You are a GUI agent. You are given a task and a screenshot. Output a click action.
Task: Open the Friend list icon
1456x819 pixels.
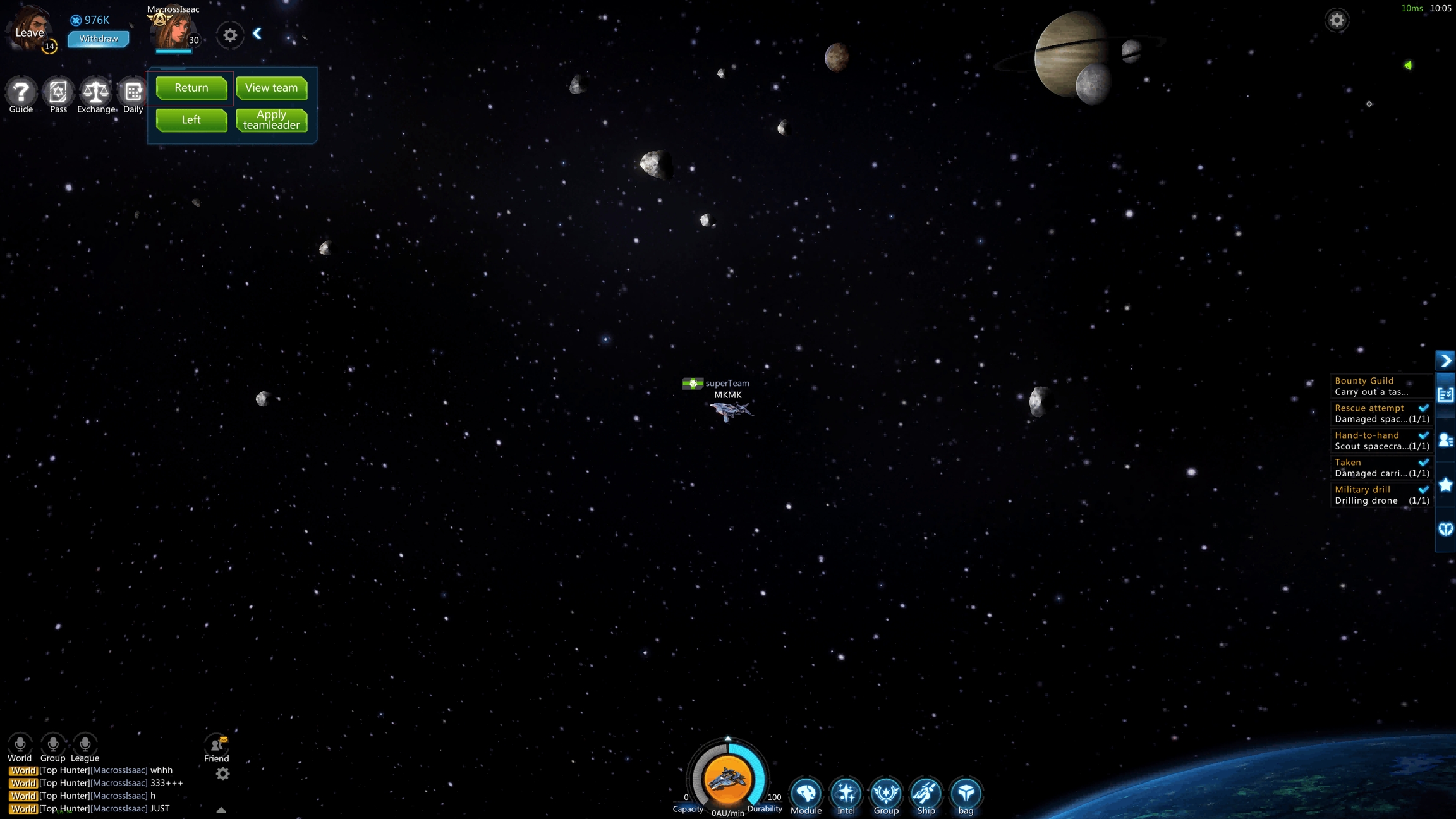(217, 745)
